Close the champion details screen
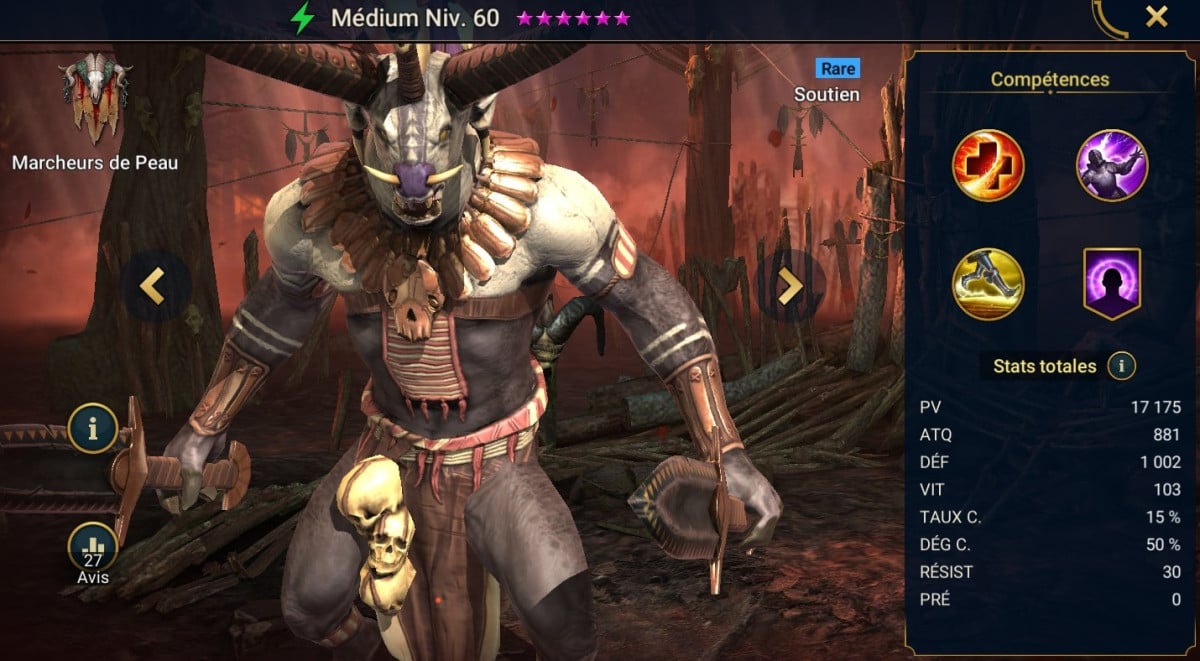The image size is (1200, 661). 1156,17
